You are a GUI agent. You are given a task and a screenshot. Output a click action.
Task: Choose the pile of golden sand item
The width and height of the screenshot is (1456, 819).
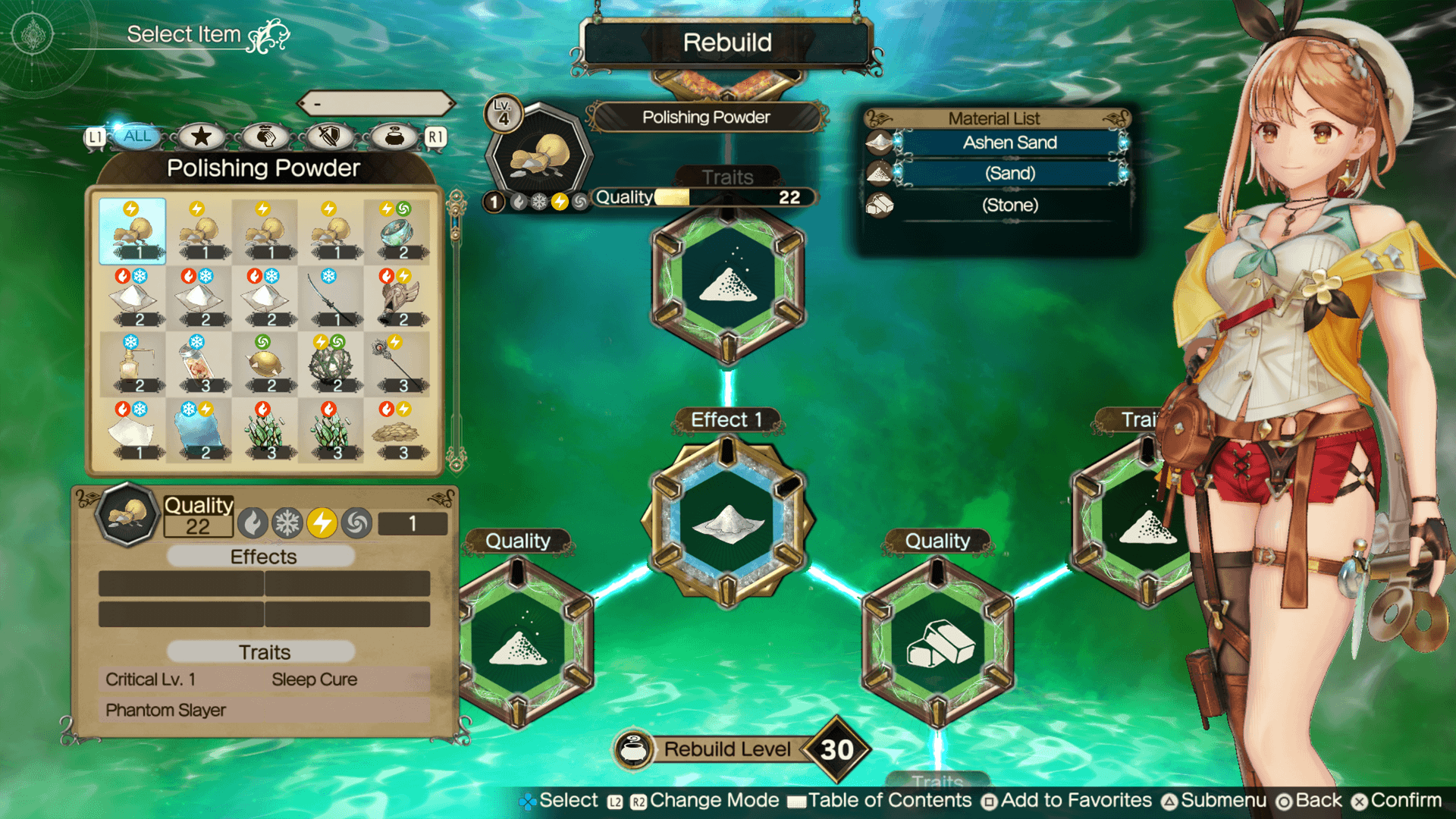(x=397, y=431)
